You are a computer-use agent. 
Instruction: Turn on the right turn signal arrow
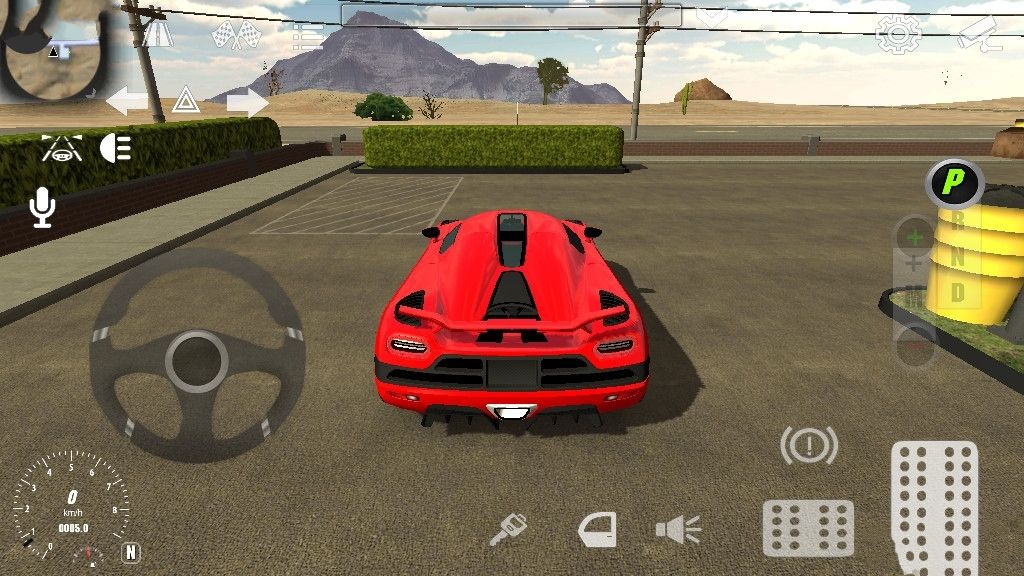(x=247, y=101)
